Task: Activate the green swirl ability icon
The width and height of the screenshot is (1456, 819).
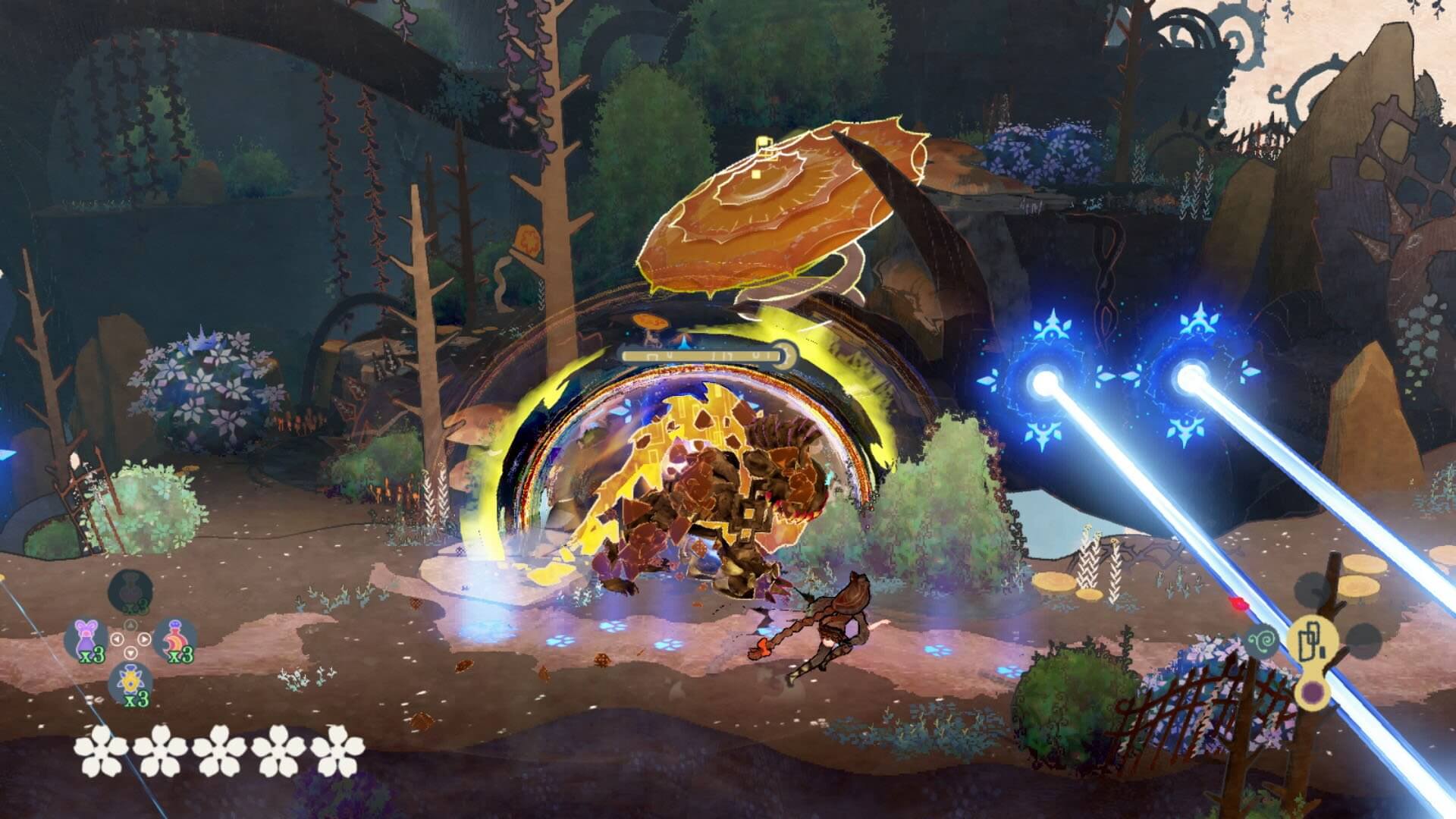Action: point(1263,641)
